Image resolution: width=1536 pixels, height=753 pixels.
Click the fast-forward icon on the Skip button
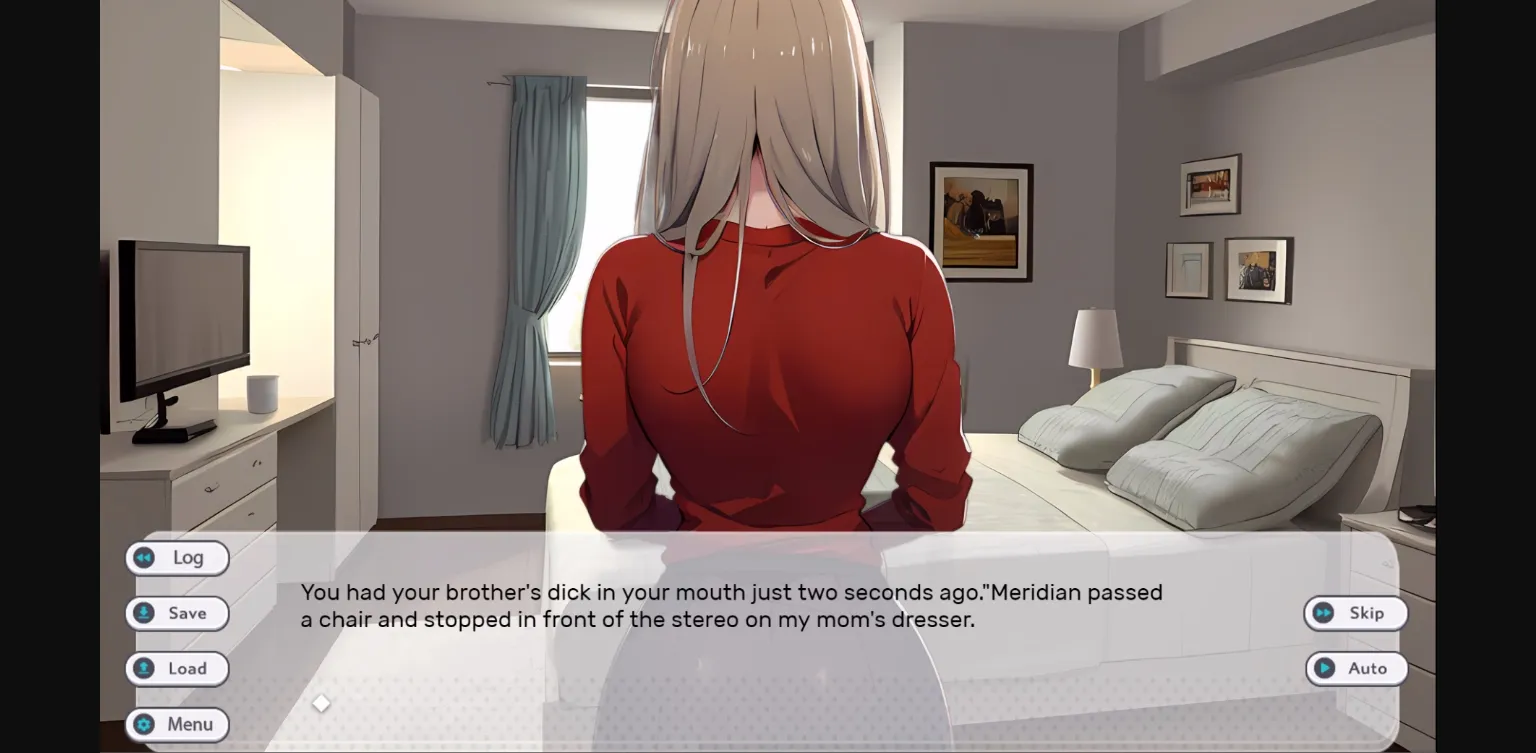tap(1324, 613)
